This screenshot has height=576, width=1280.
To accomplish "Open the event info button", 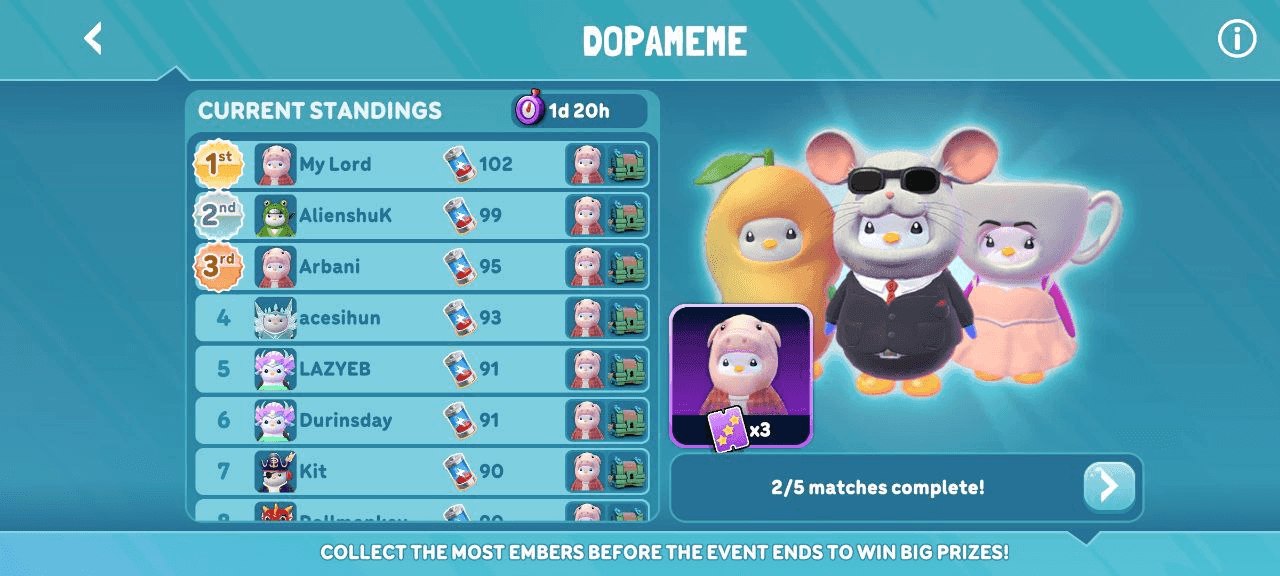I will [1236, 39].
